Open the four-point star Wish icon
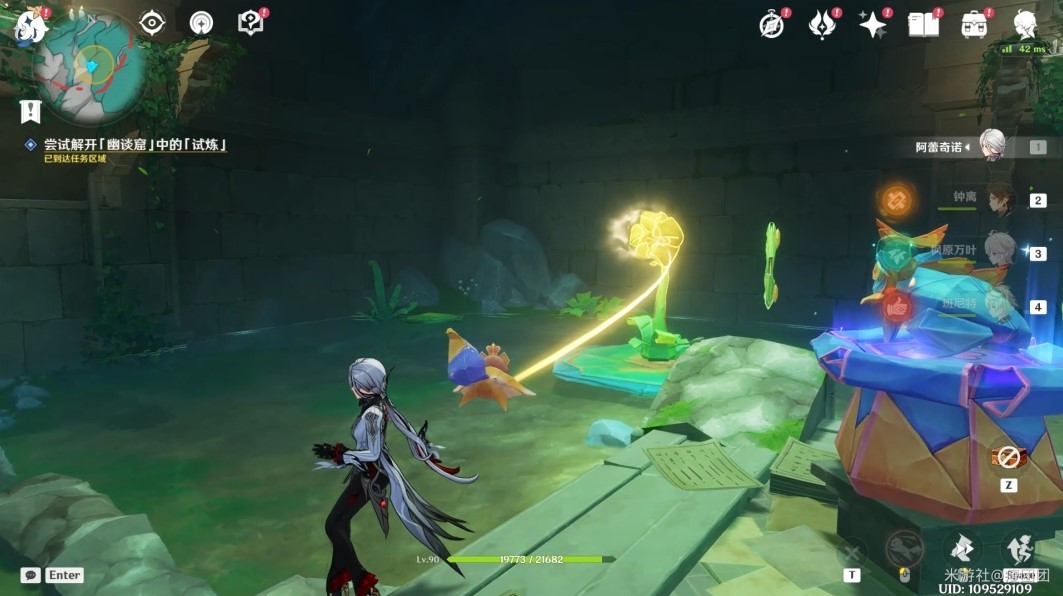This screenshot has height=596, width=1063. point(873,26)
